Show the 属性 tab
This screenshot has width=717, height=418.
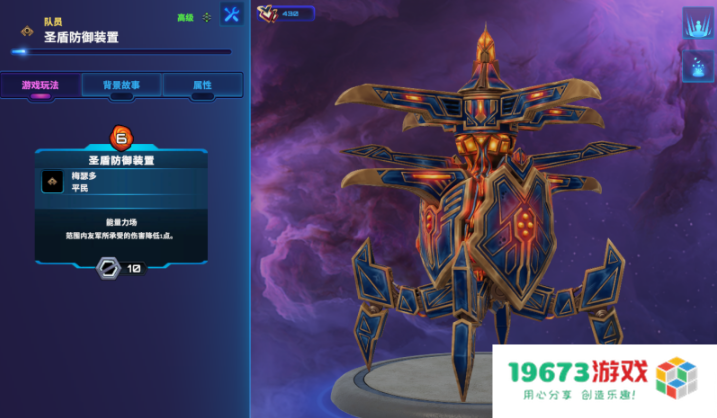coord(203,85)
